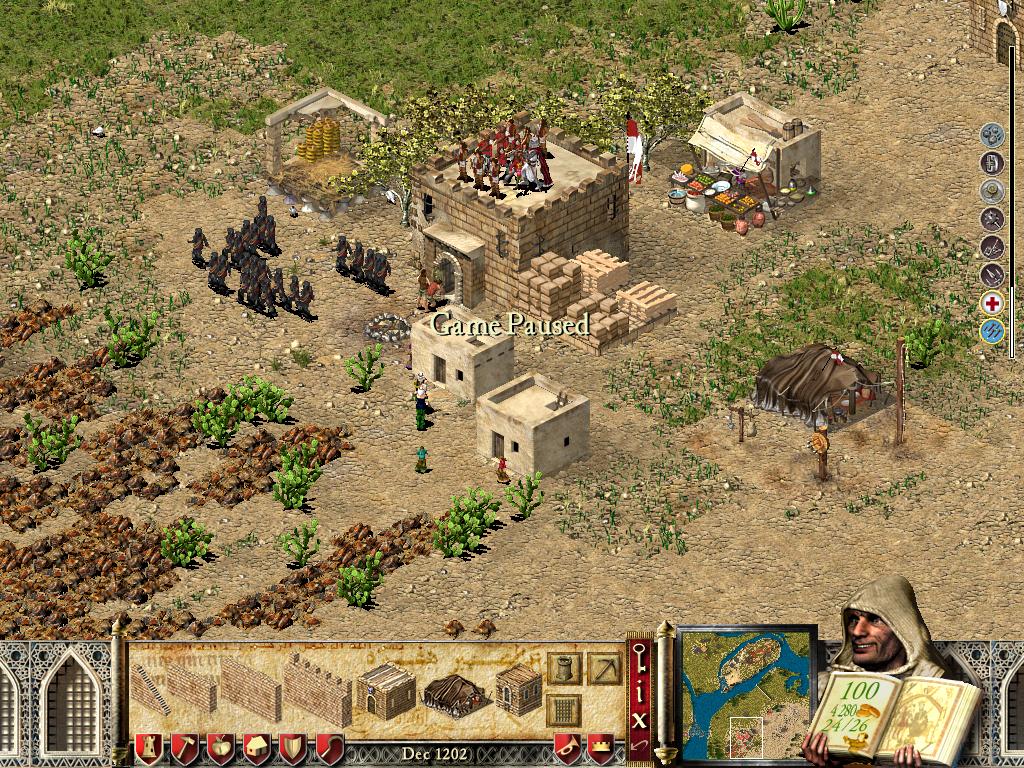Viewport: 1024px width, 768px height.
Task: Switch to town house shield tab
Action: coord(257,748)
